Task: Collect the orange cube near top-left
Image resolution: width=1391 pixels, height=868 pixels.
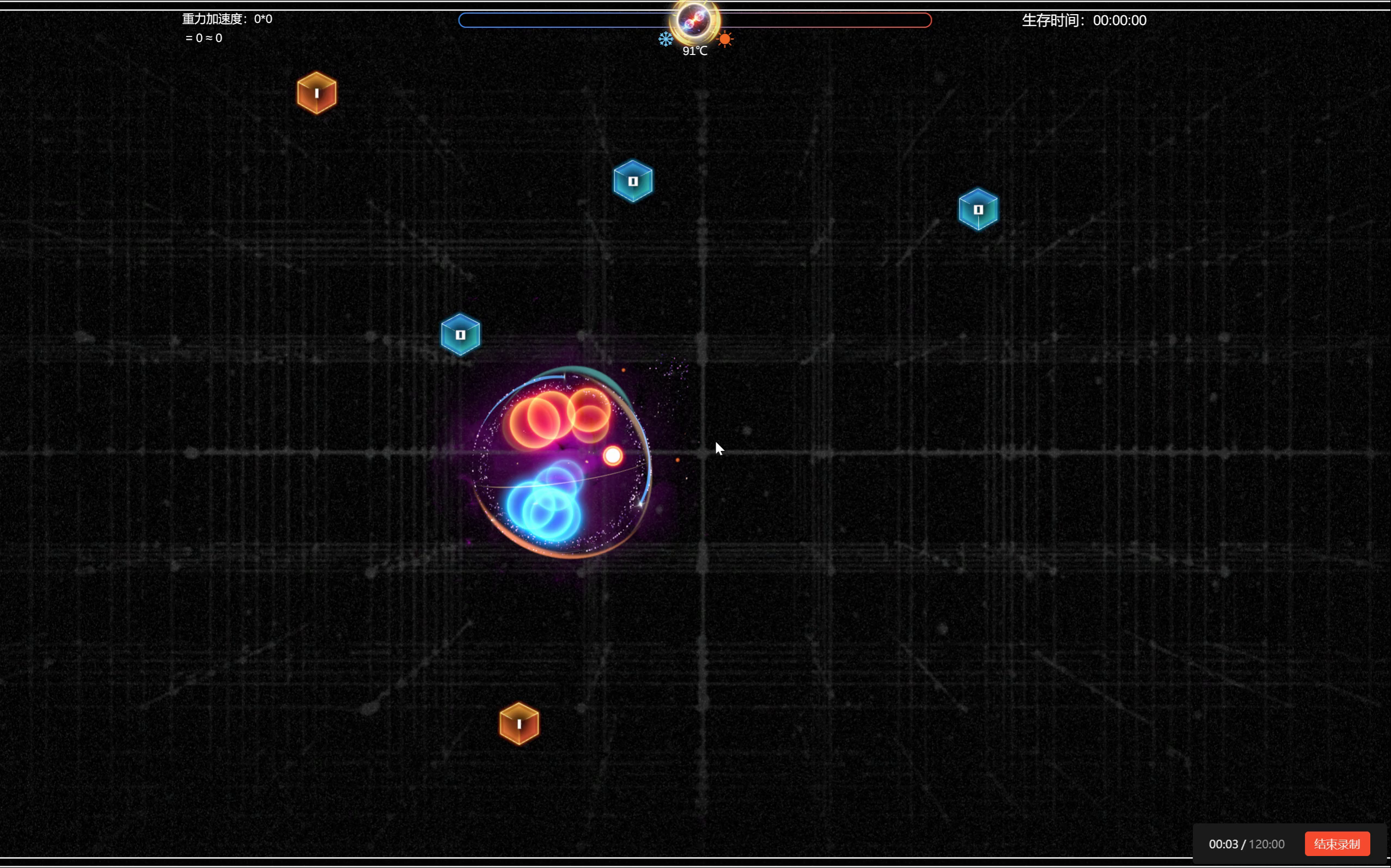Action: pos(316,93)
